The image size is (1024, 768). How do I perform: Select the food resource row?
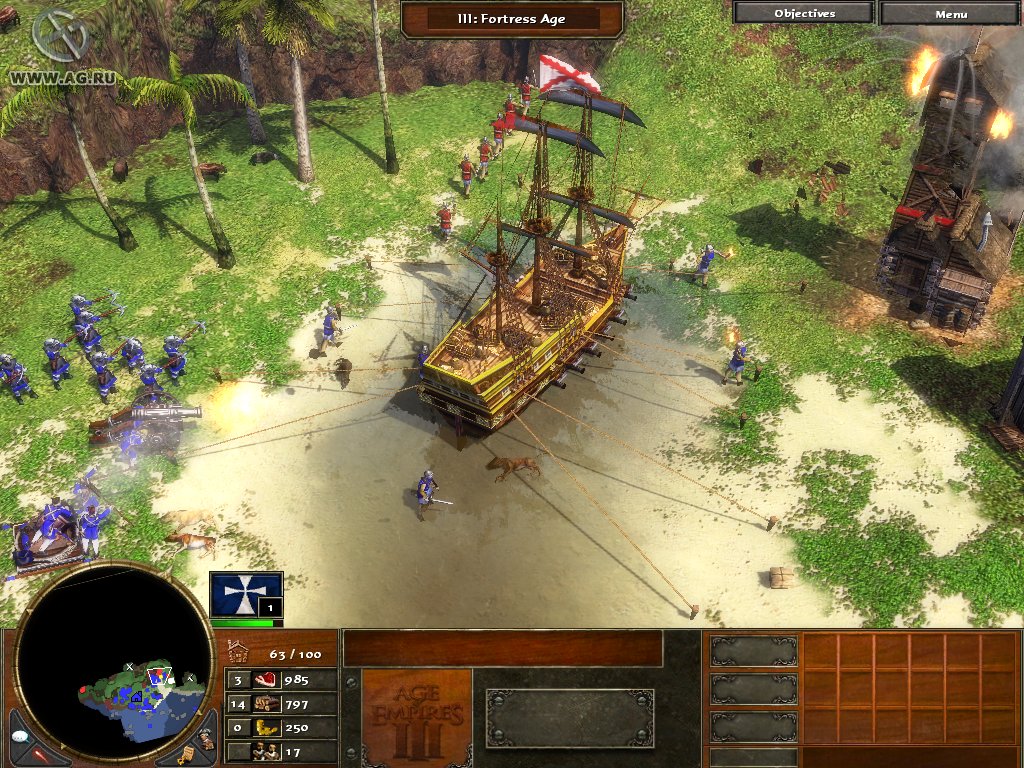[x=282, y=680]
